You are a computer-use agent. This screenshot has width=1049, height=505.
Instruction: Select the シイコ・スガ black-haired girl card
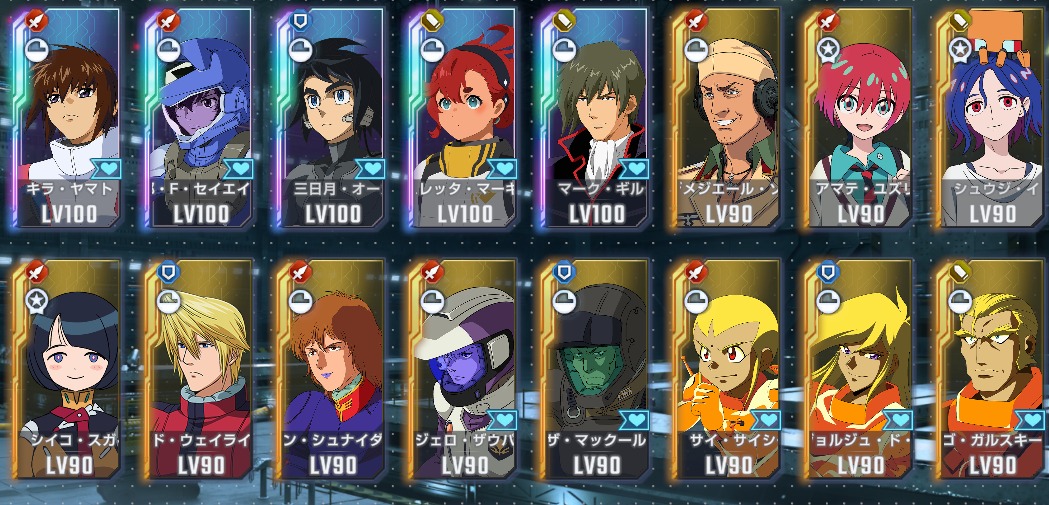coord(68,370)
